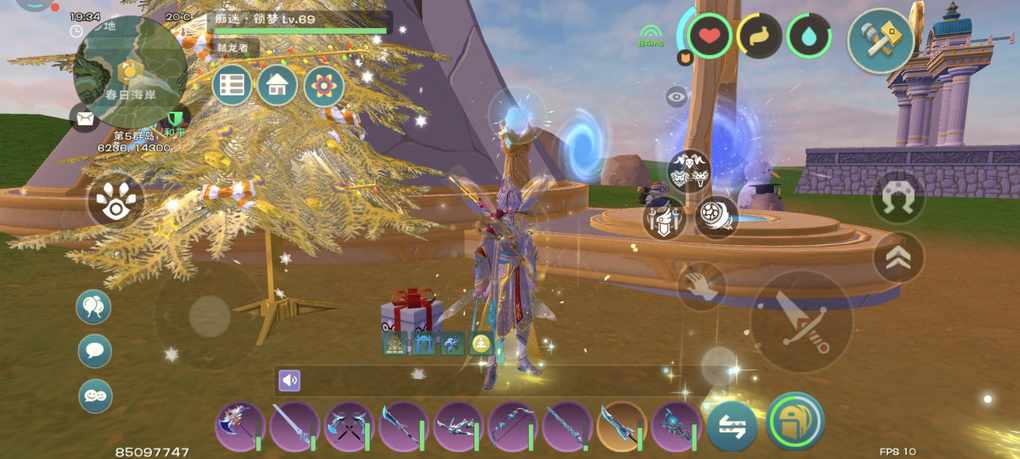Open the chat speech bubble
This screenshot has height=459, width=1020.
(94, 351)
